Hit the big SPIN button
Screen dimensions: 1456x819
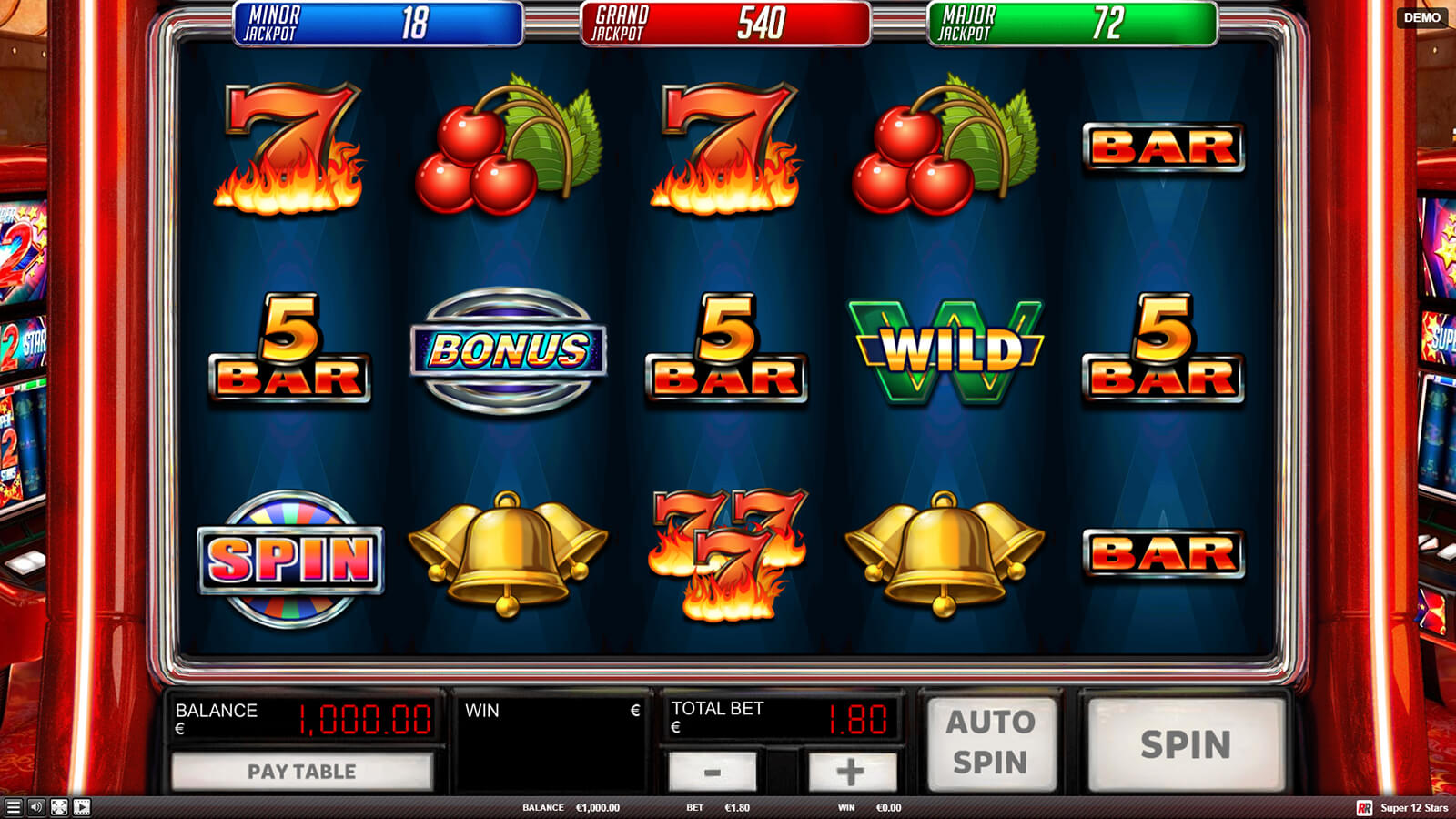click(x=1186, y=743)
